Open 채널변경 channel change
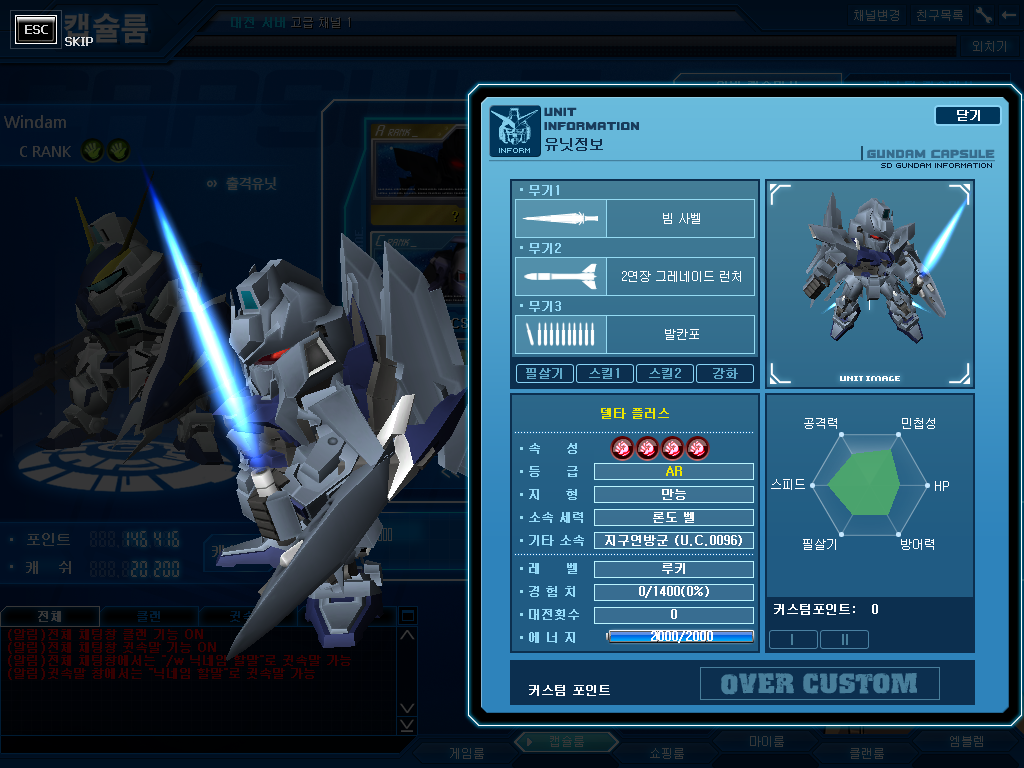 point(877,16)
